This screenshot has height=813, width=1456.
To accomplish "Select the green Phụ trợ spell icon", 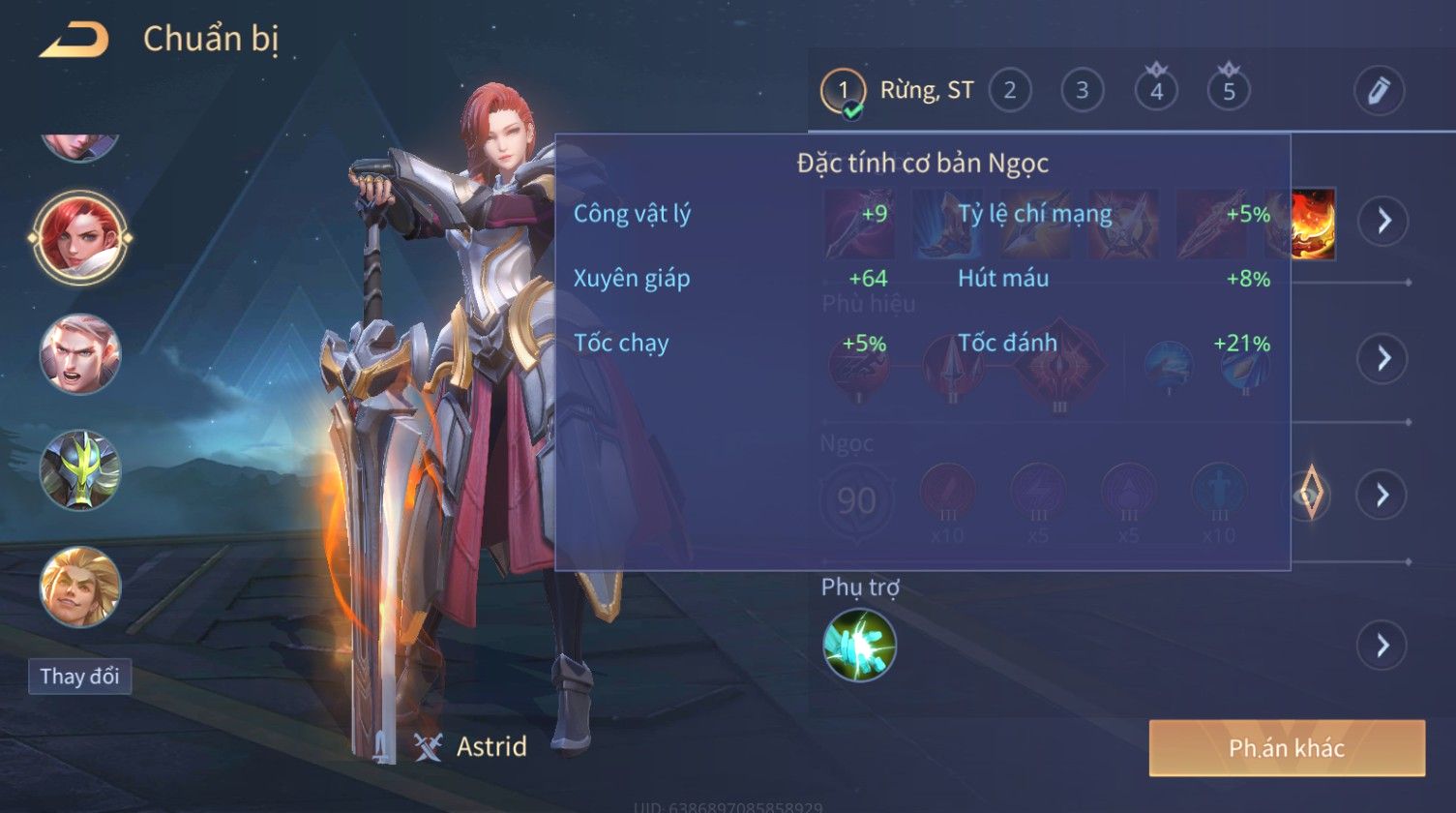I will (859, 645).
